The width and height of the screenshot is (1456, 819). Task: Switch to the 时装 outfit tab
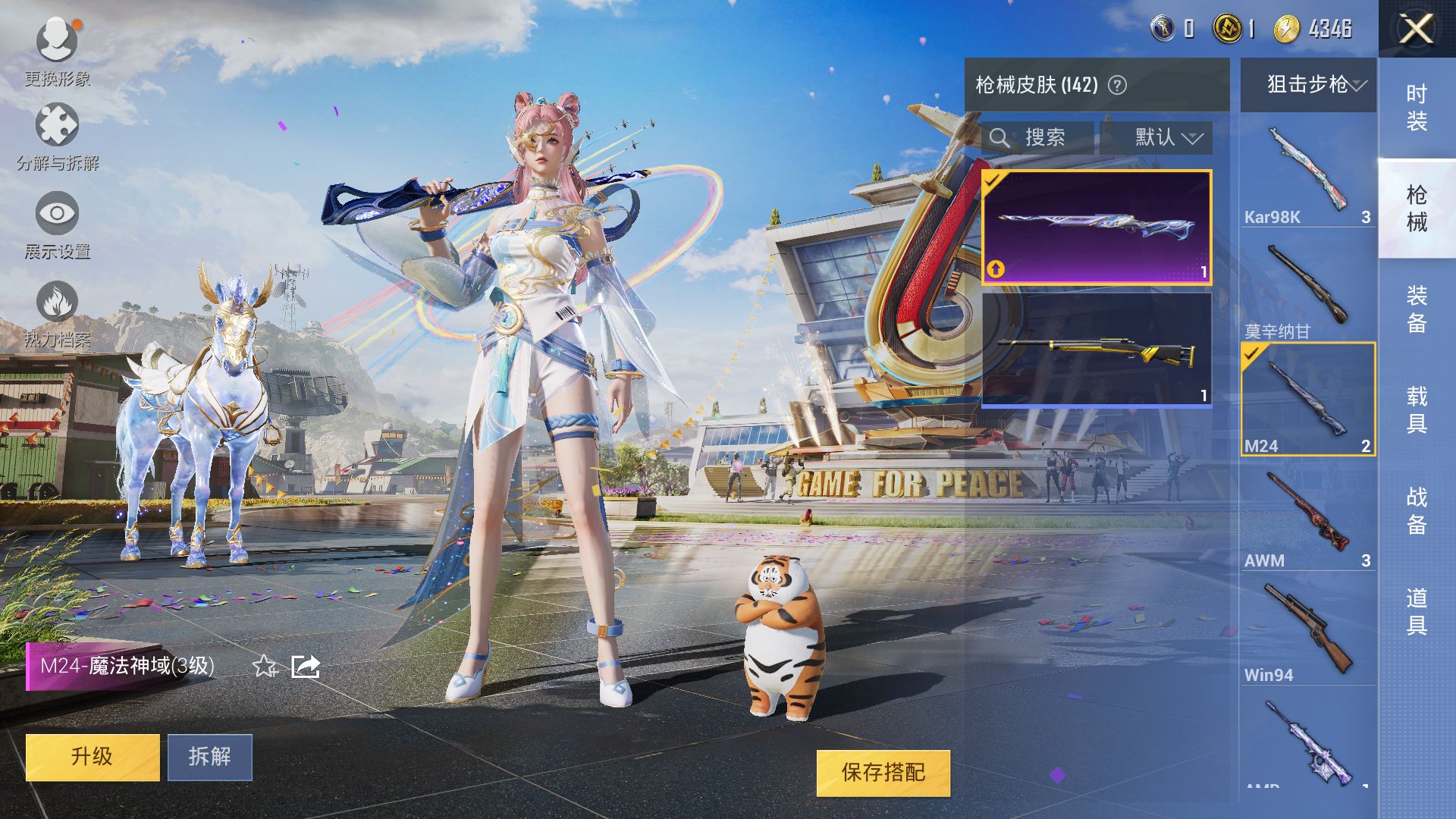[1416, 107]
